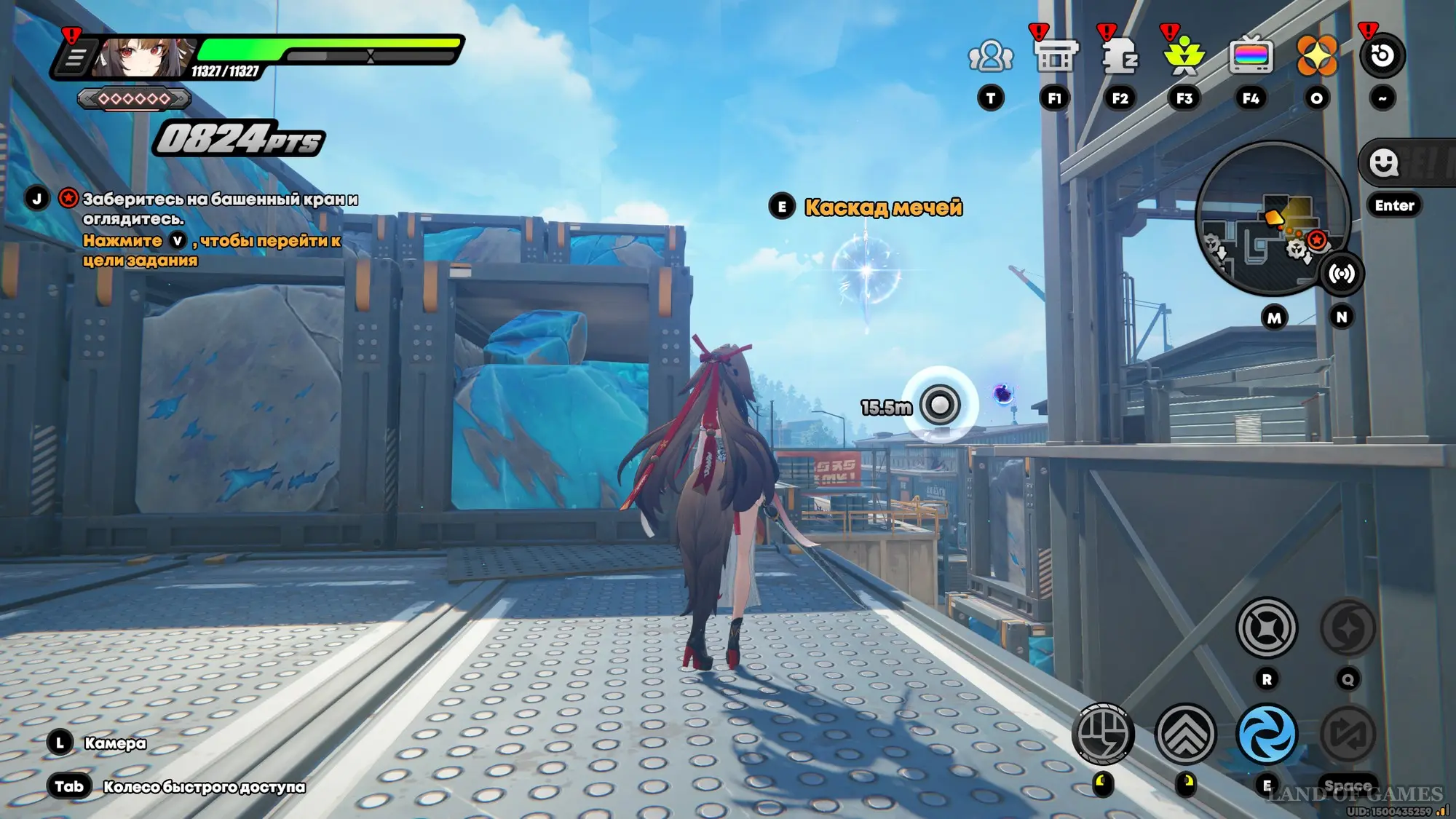Screen dimensions: 1456x819
Task: Trigger the four-point star ultimate skill
Action: pyautogui.click(x=1267, y=628)
